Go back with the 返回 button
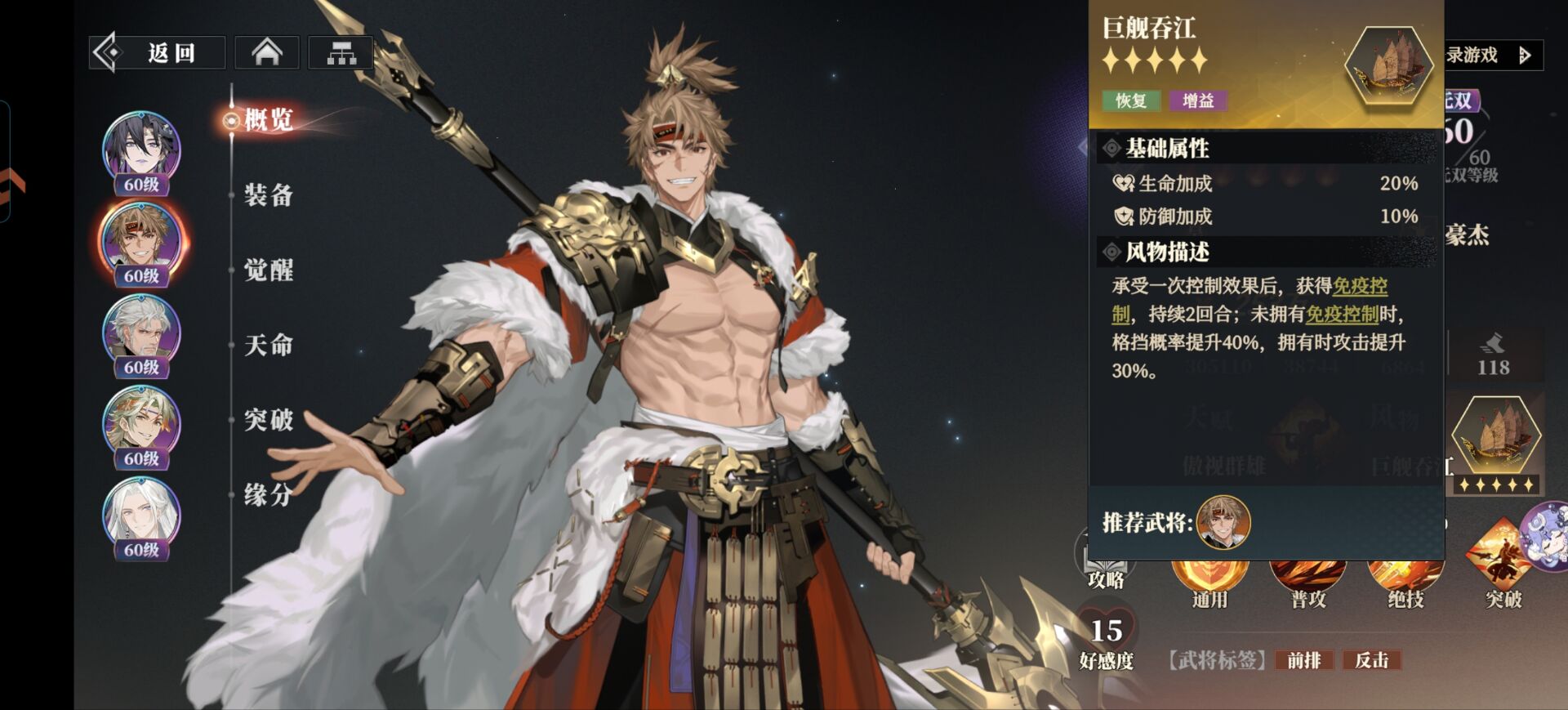 [155, 53]
